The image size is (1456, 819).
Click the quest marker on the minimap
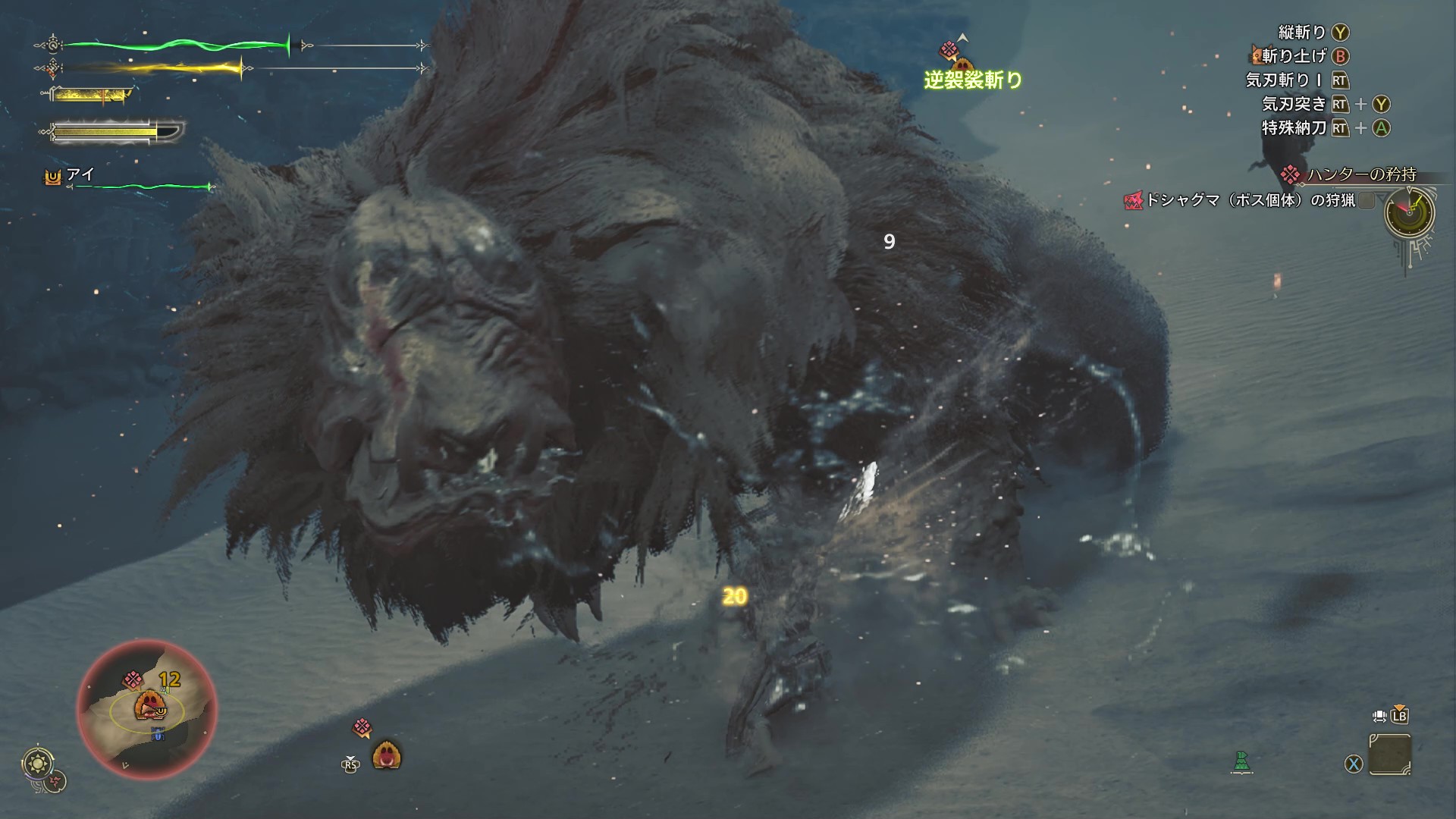coord(133,679)
